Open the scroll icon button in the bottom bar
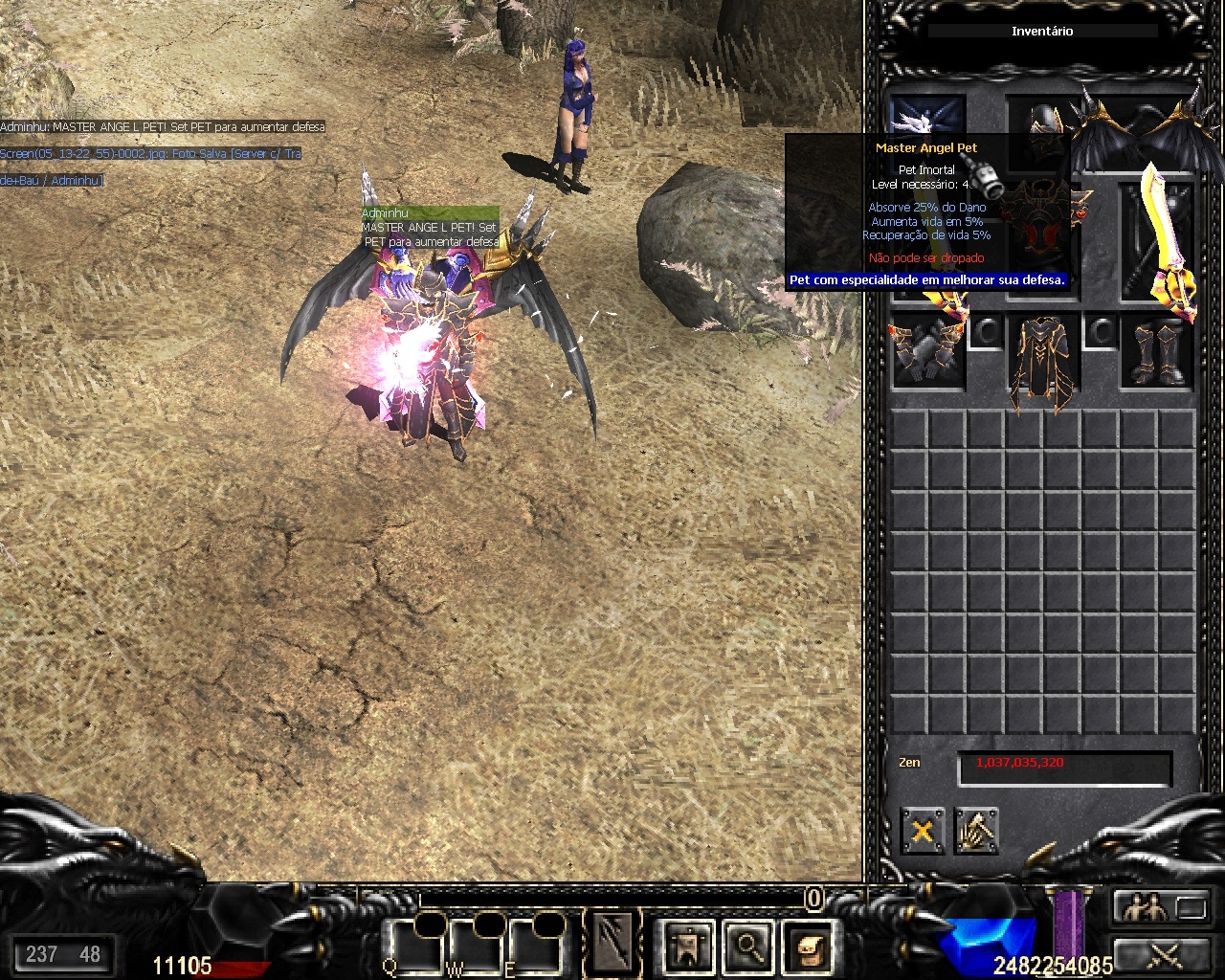1225x980 pixels. 806,947
